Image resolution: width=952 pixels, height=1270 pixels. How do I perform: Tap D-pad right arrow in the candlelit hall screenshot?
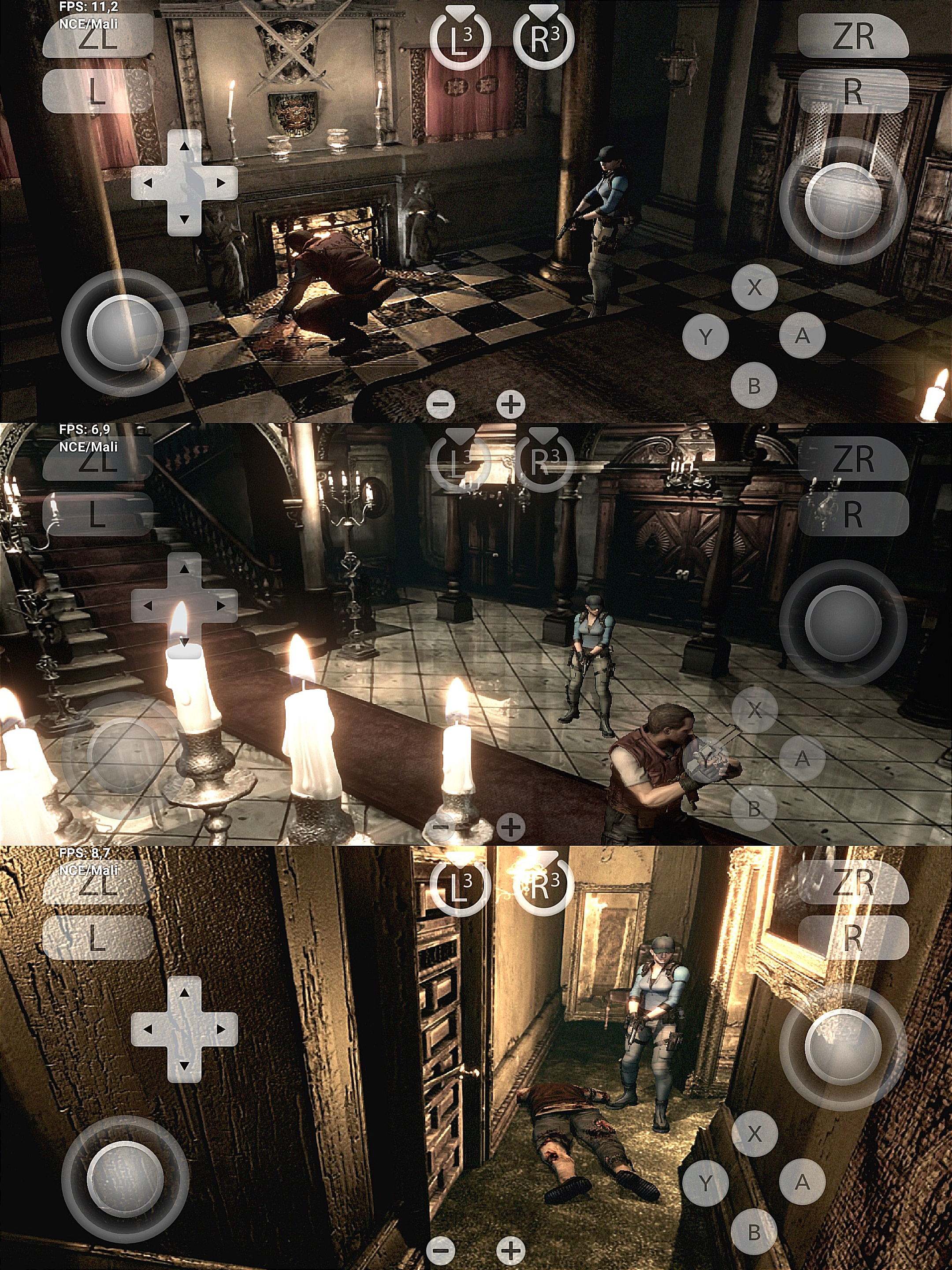[220, 606]
